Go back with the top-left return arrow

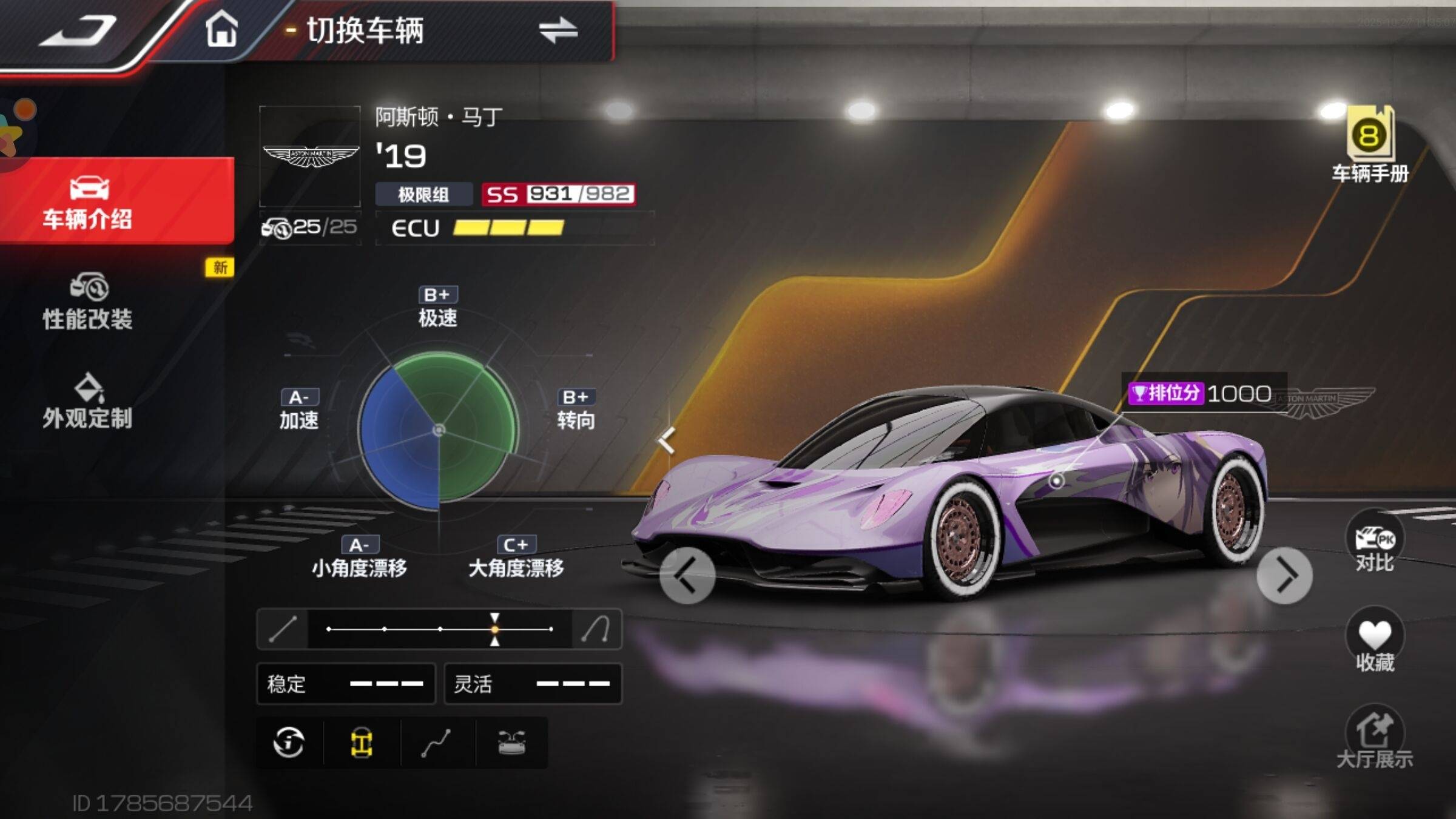pyautogui.click(x=79, y=30)
